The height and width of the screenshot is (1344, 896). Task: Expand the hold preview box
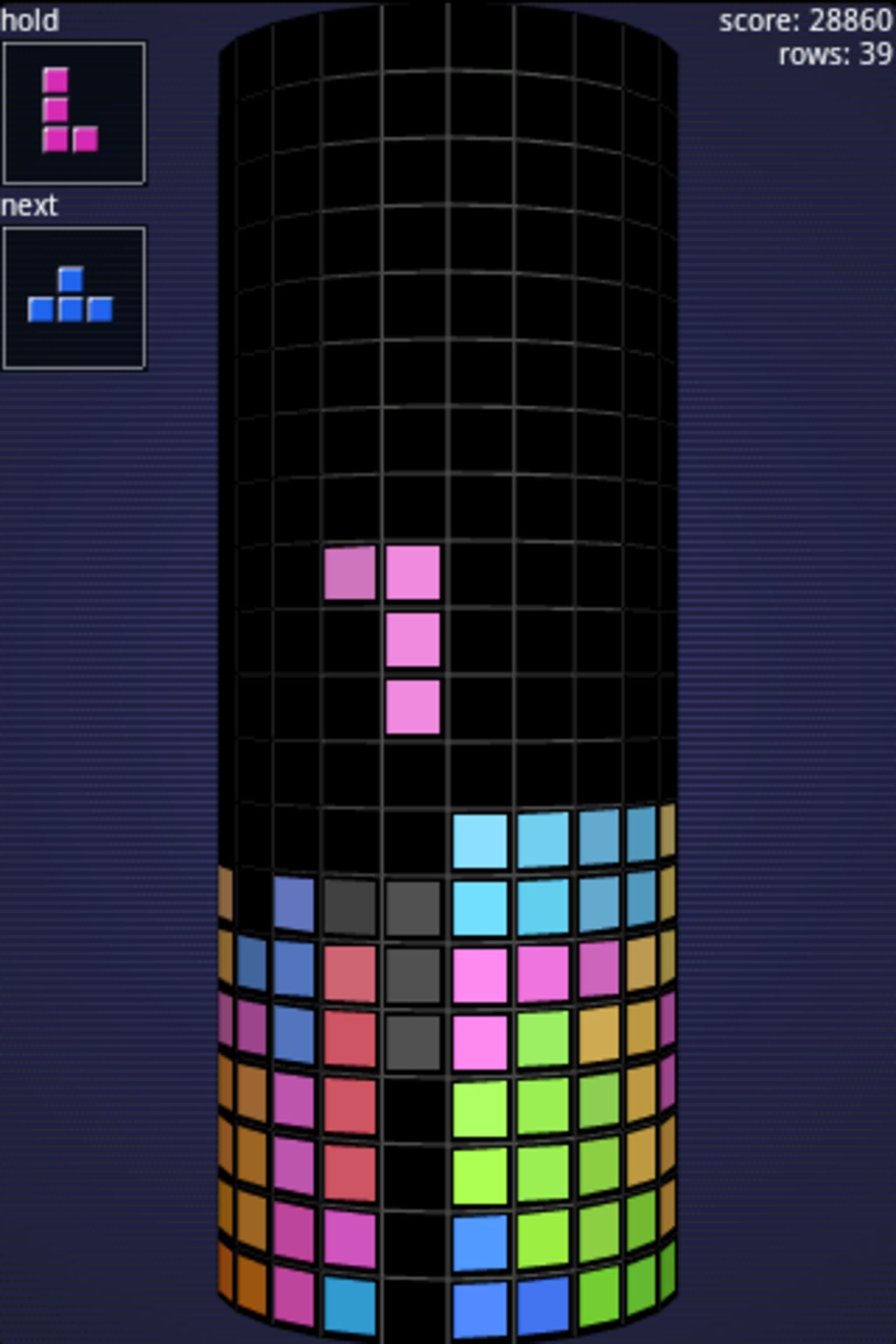click(75, 108)
